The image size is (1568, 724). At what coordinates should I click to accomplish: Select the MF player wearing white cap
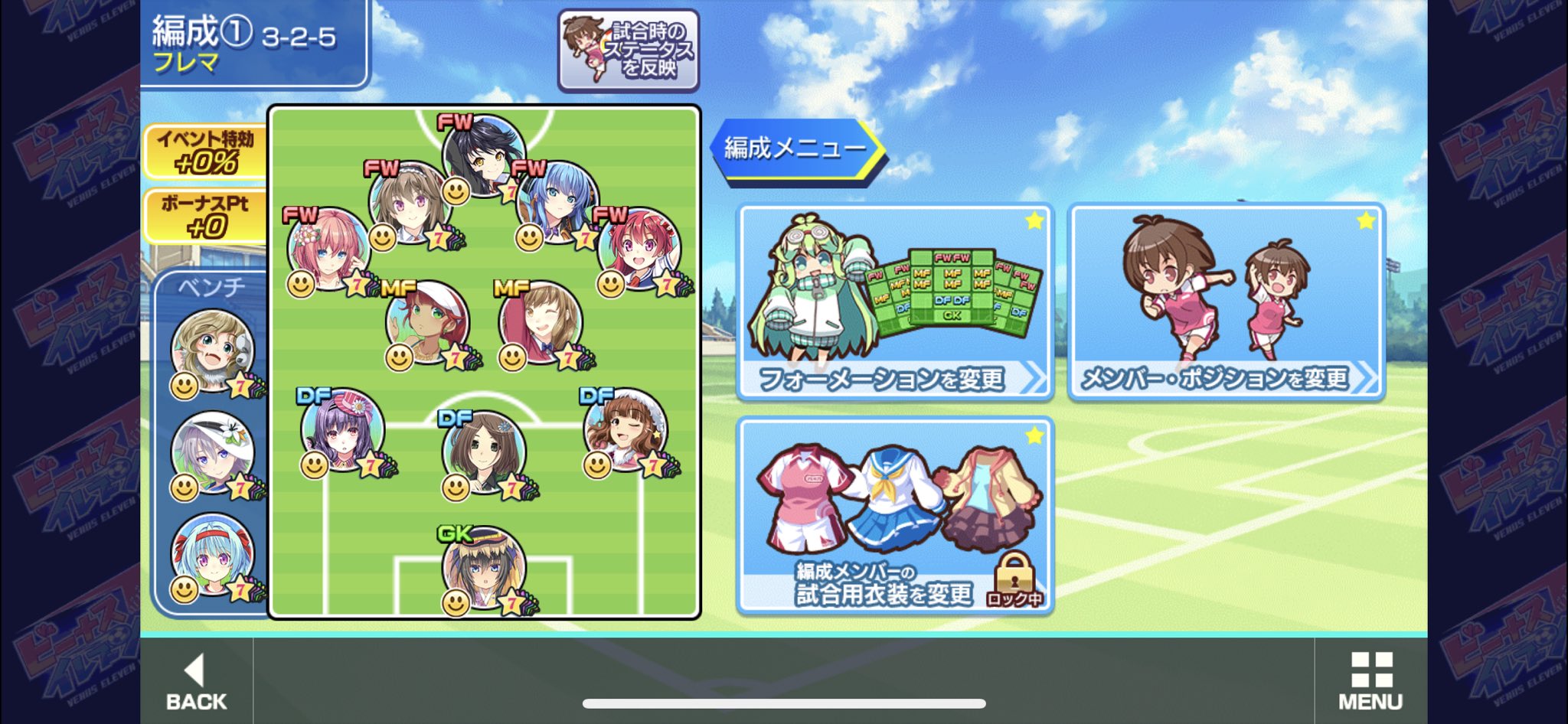427,321
